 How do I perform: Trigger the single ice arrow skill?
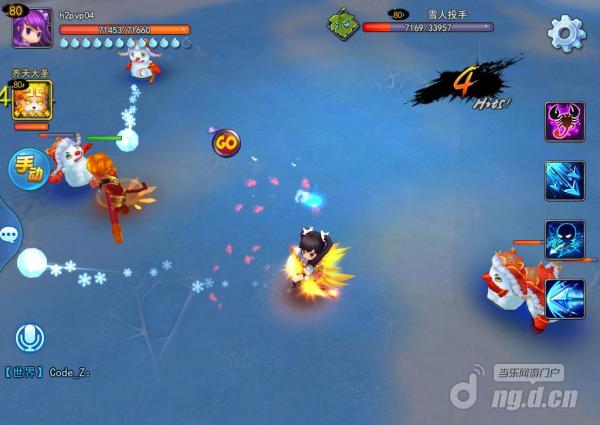click(564, 298)
